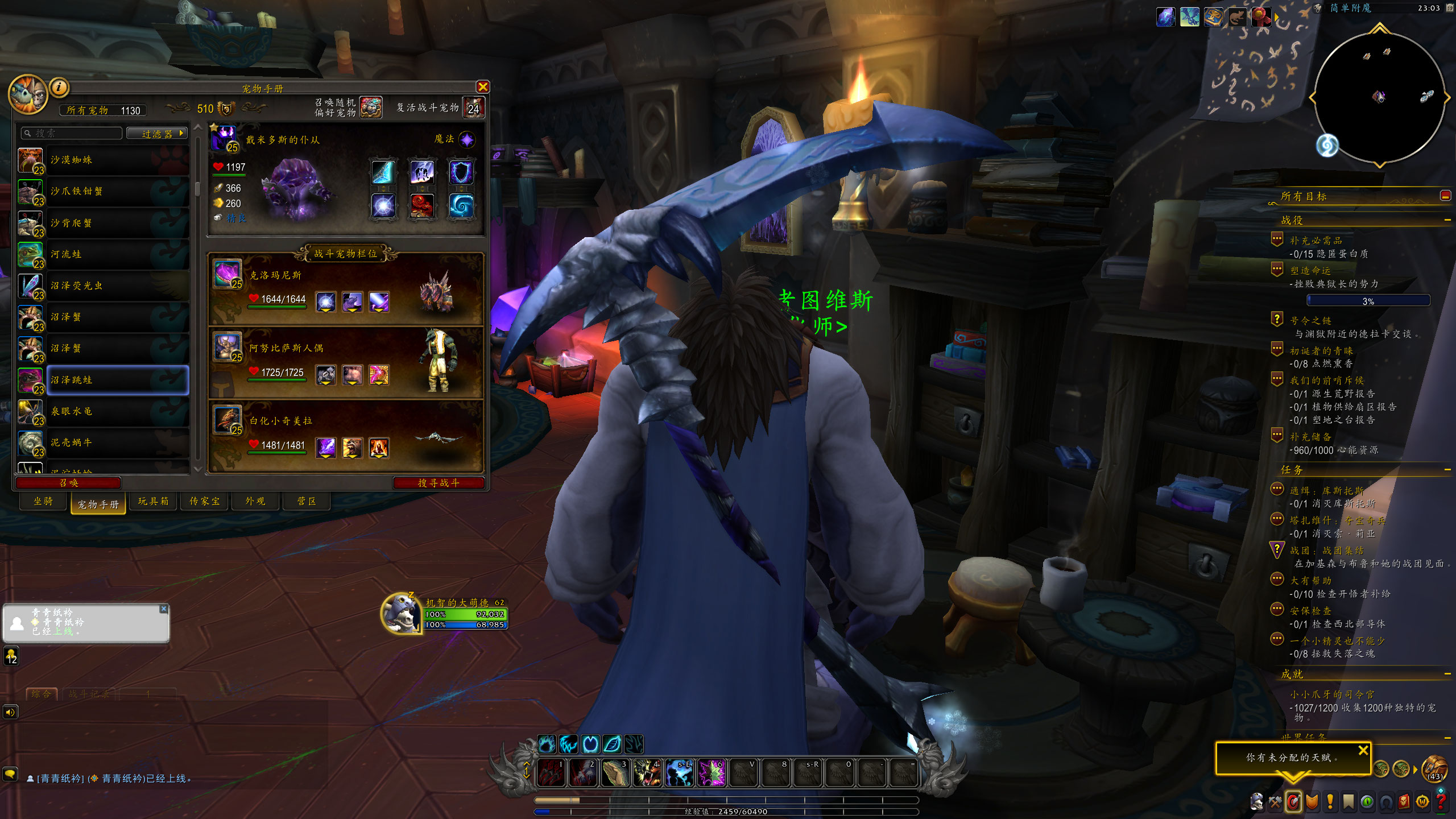Image resolution: width=1456 pixels, height=819 pixels.
Task: Select the 克洛玛尼斯 battle pet slot
Action: [x=346, y=289]
